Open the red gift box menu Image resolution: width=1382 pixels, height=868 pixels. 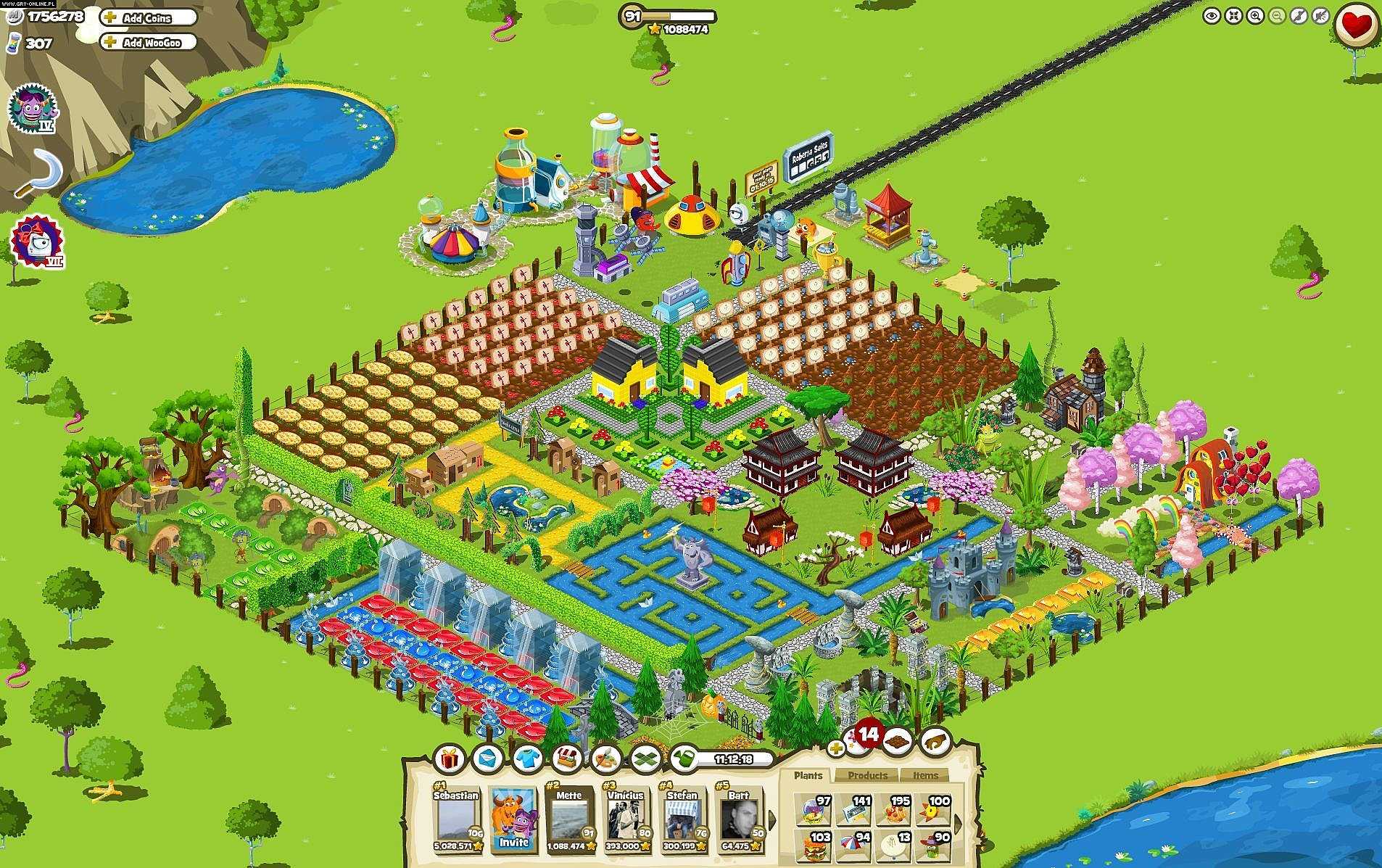click(x=450, y=759)
